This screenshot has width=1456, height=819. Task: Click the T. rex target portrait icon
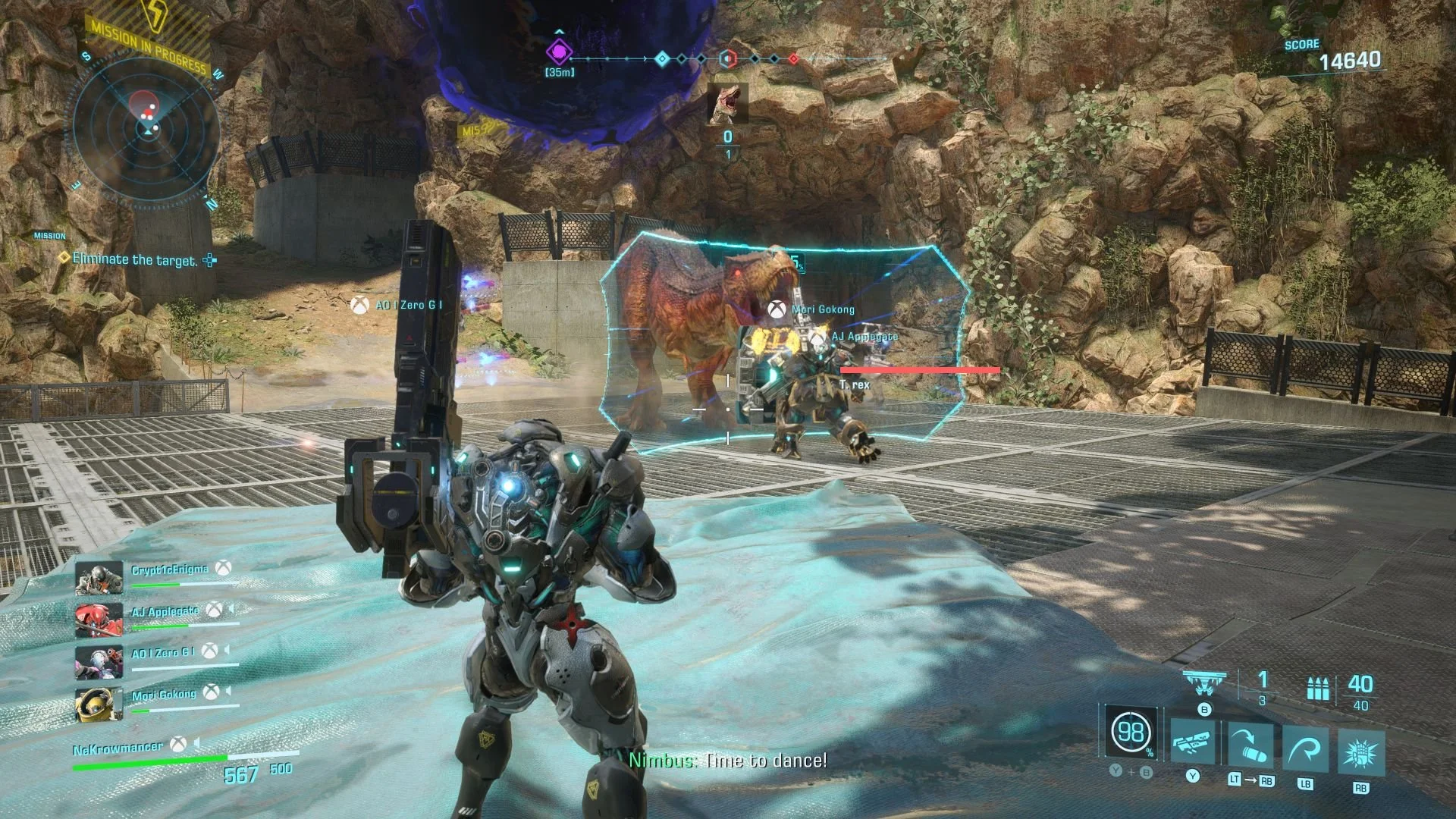coord(728,103)
